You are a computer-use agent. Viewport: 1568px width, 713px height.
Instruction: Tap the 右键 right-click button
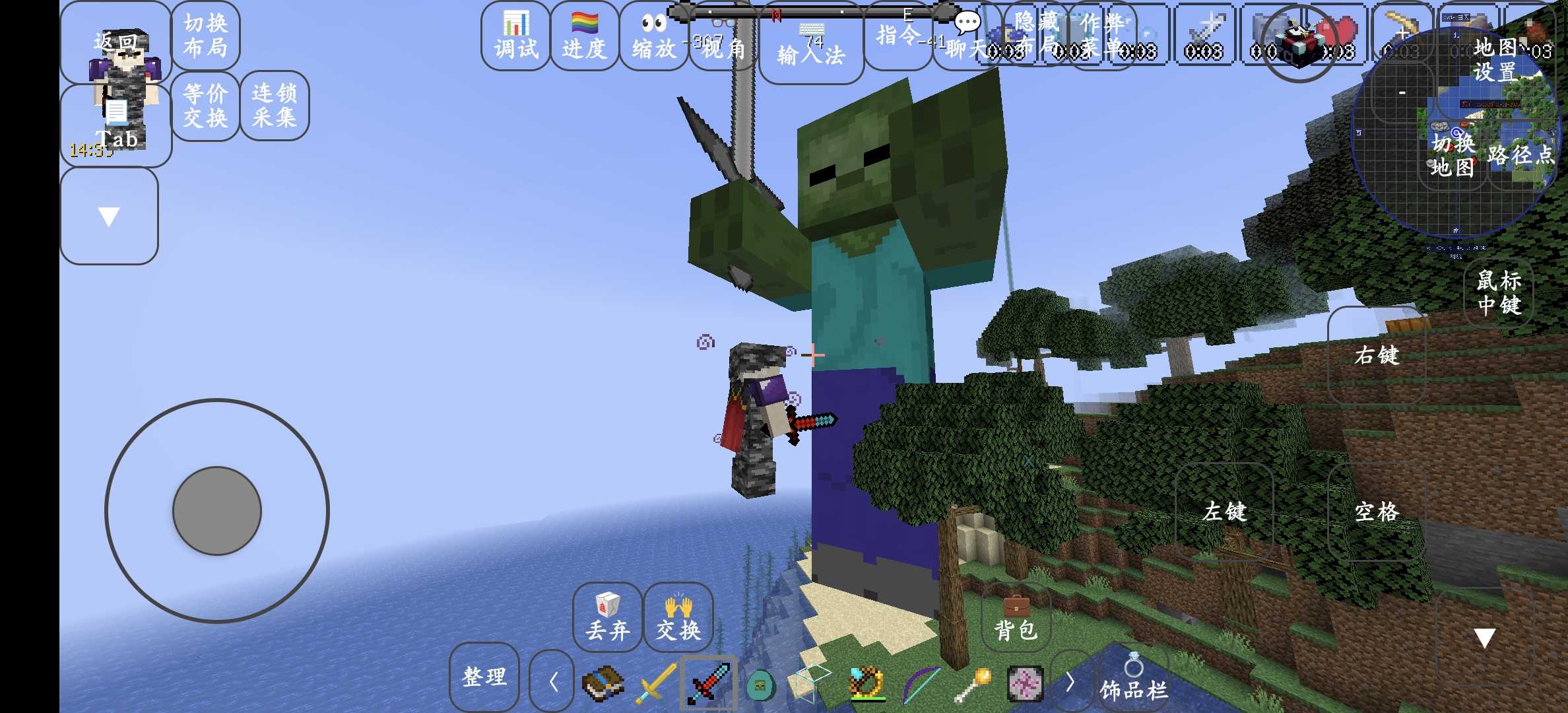pyautogui.click(x=1377, y=355)
